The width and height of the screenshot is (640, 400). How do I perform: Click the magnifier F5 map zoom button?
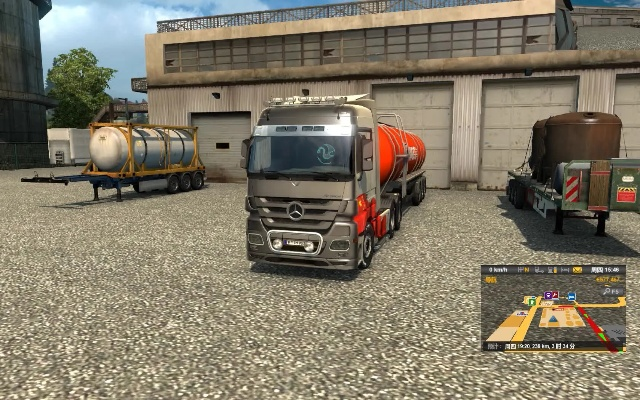pyautogui.click(x=611, y=291)
